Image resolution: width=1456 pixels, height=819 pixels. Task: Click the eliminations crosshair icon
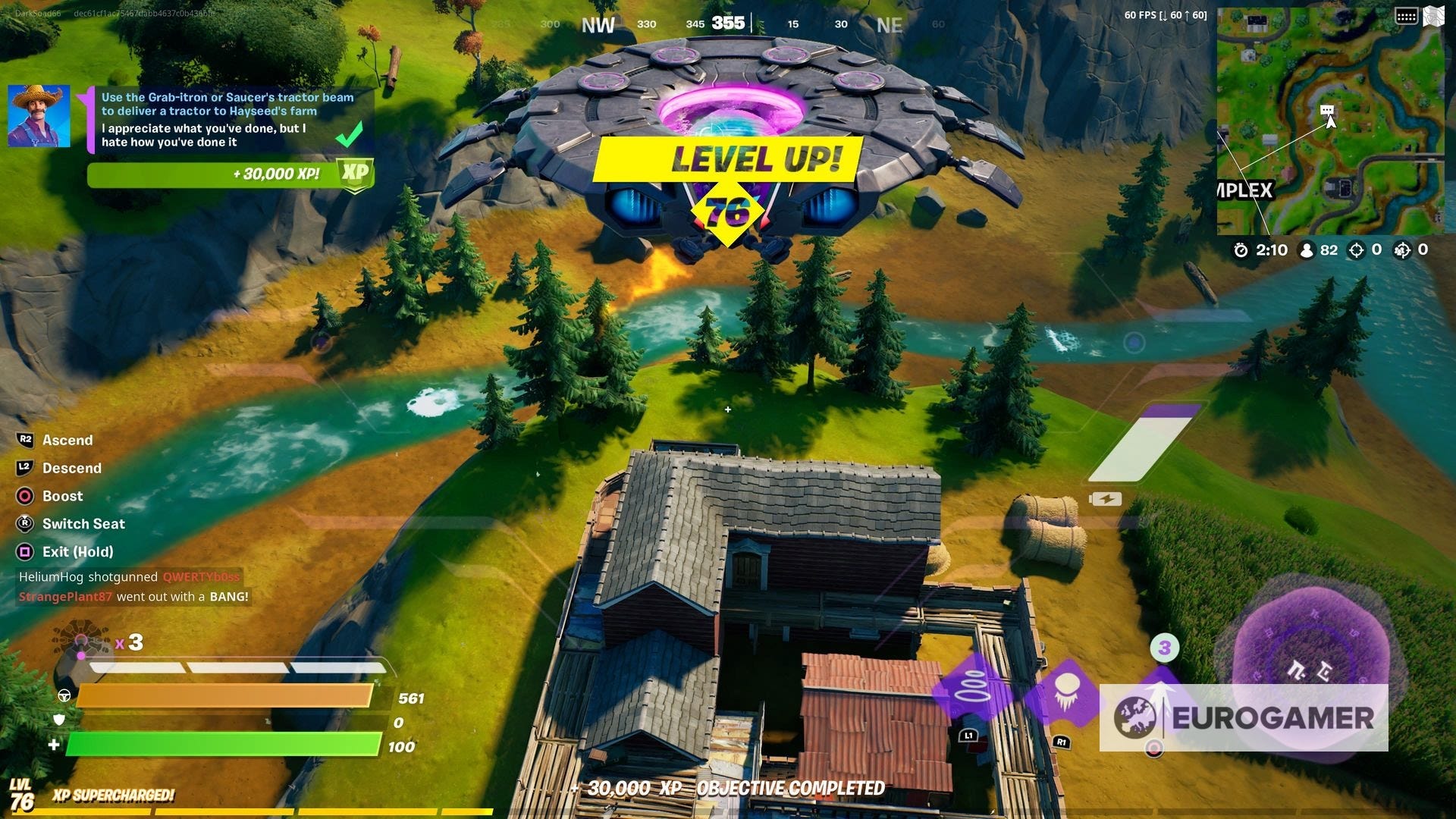(1357, 249)
